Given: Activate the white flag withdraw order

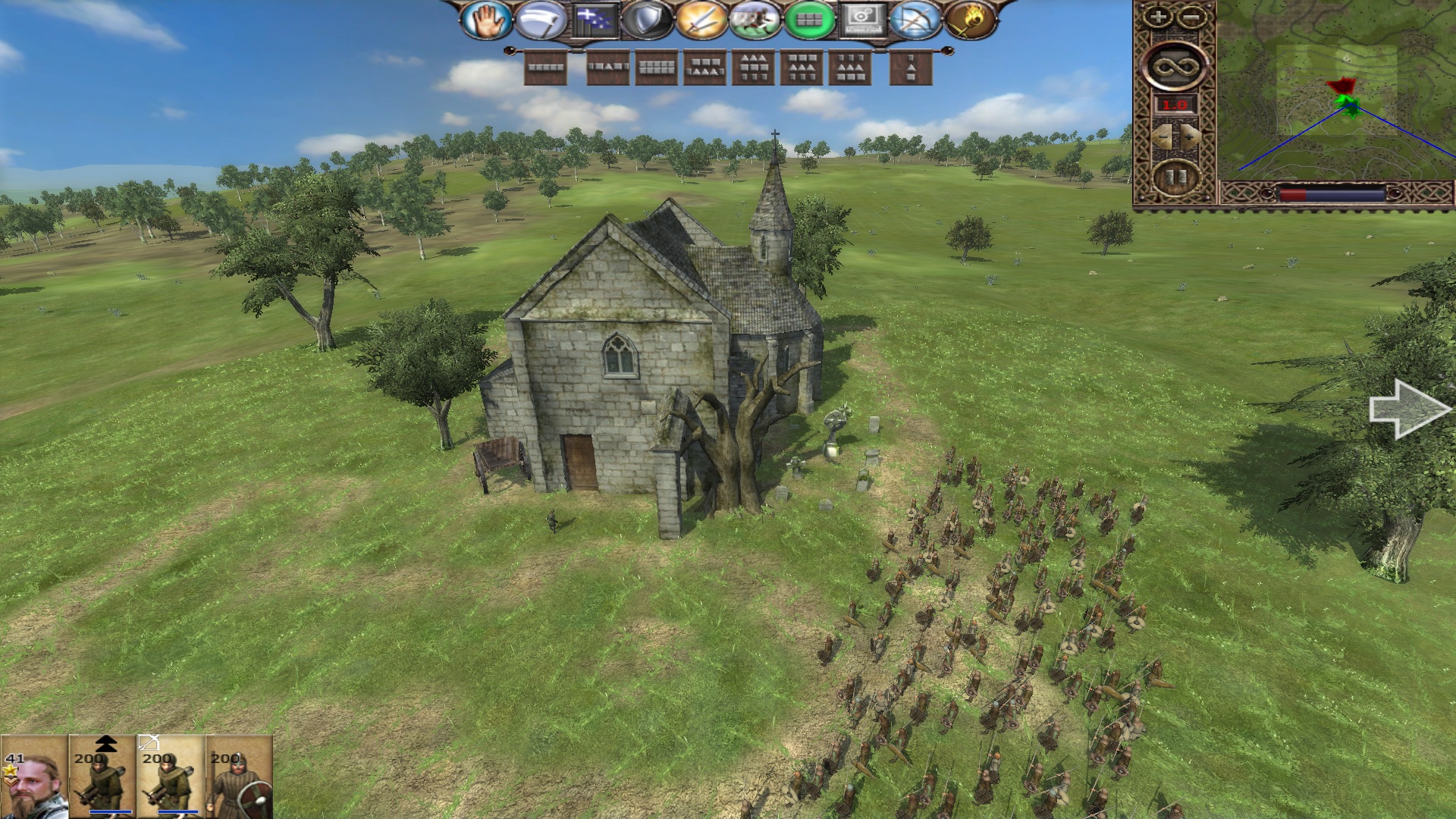Looking at the screenshot, I should coord(539,20).
